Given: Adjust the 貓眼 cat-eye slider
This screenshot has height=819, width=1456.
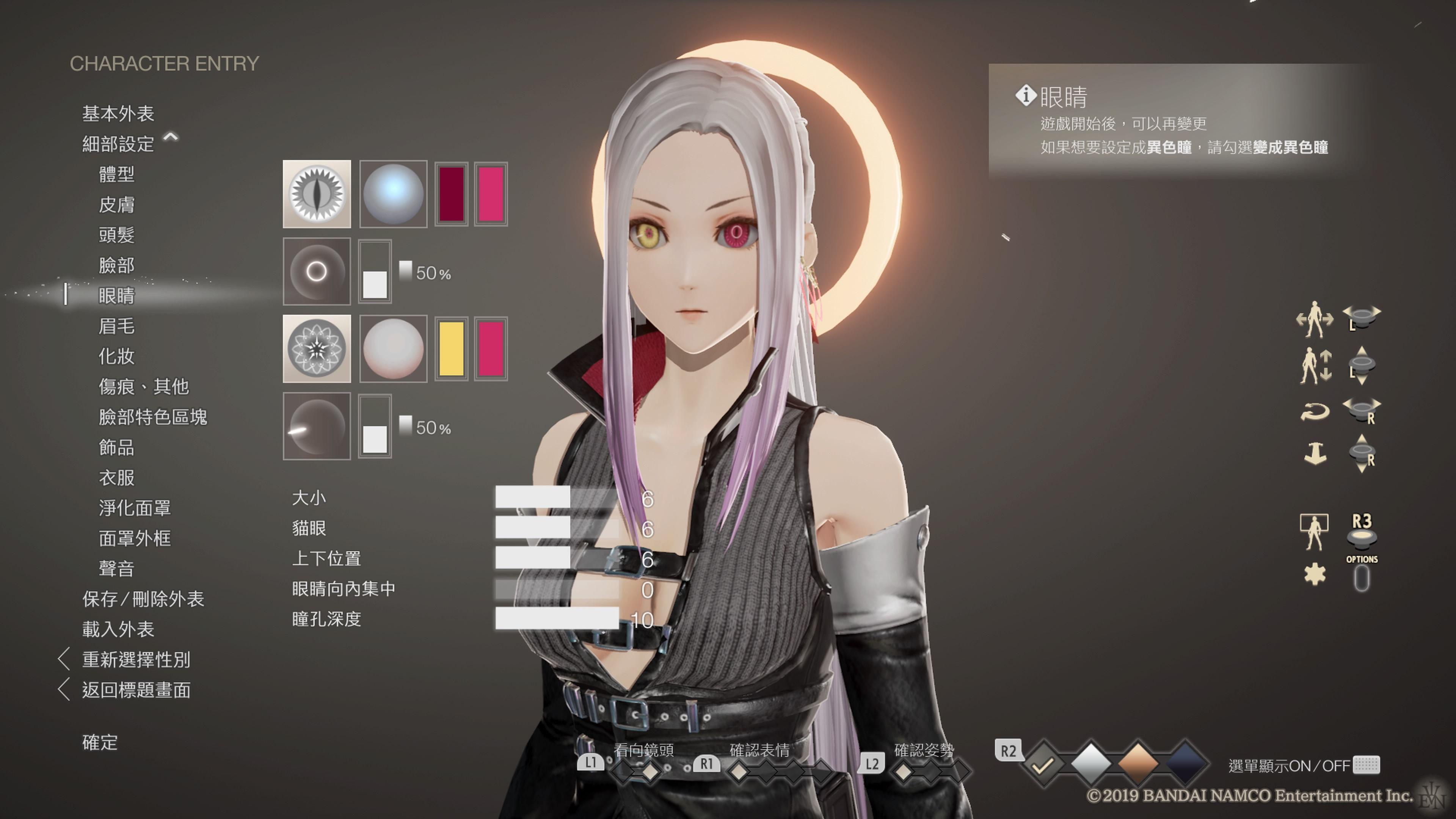Looking at the screenshot, I should pyautogui.click(x=557, y=528).
